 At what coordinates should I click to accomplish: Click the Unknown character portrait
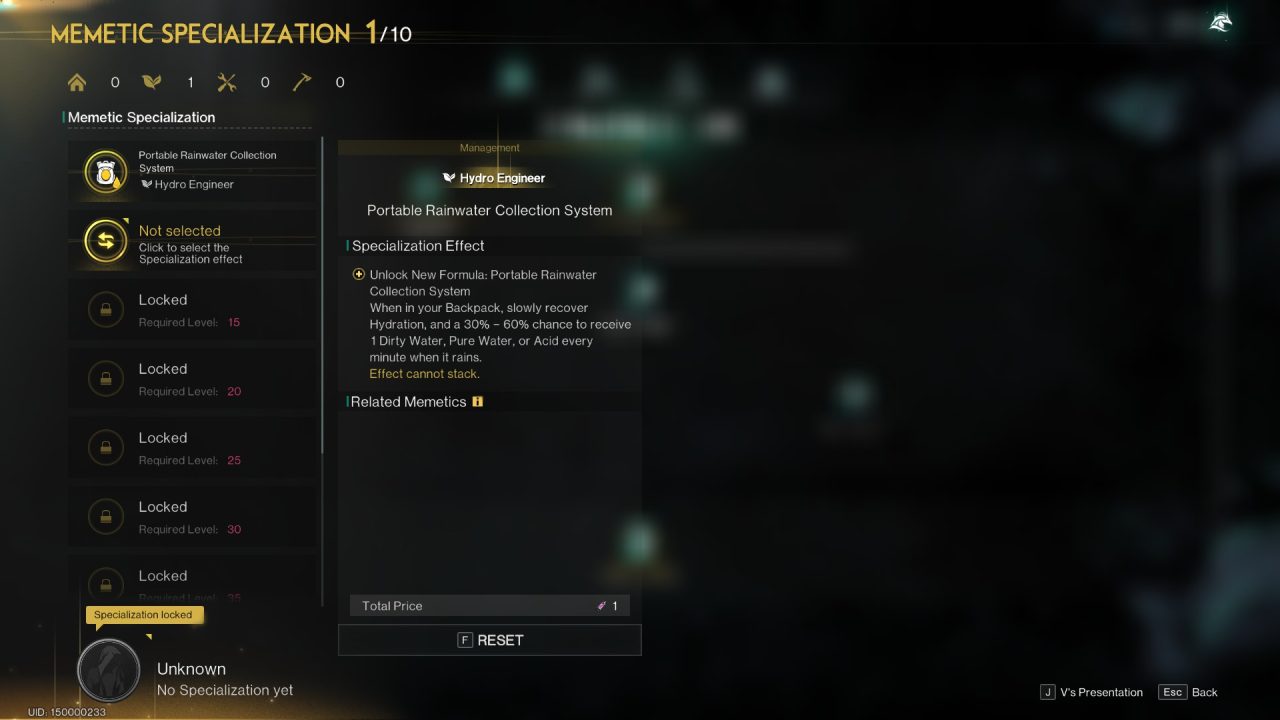pyautogui.click(x=108, y=670)
